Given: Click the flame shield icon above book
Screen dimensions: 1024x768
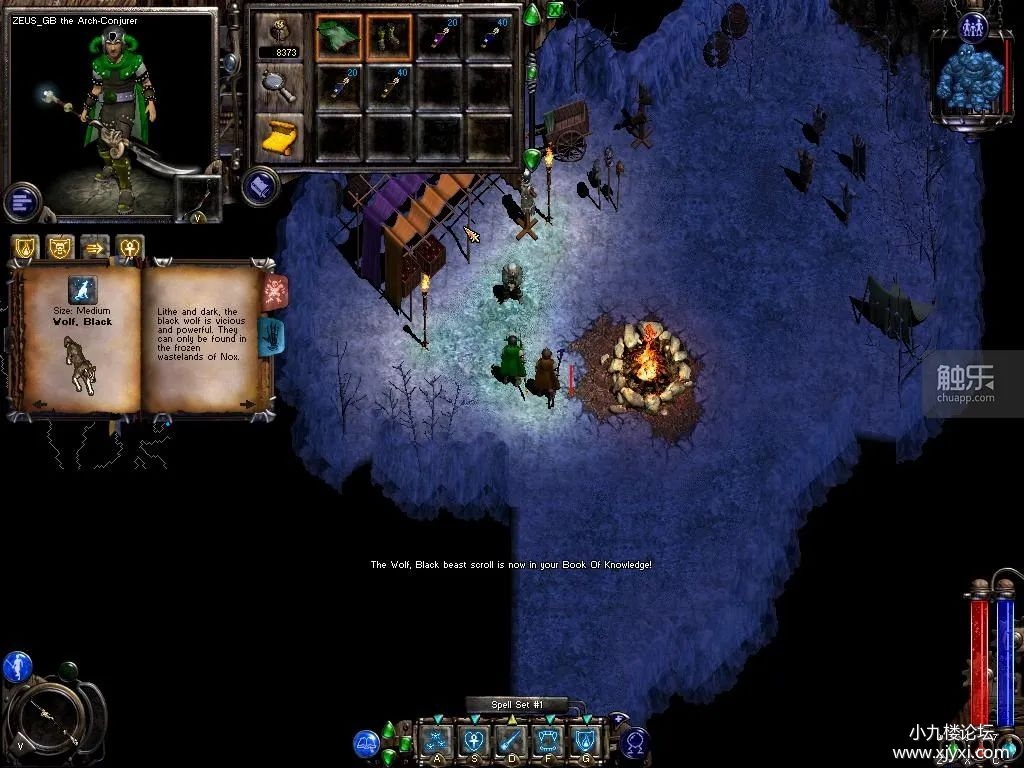Looking at the screenshot, I should point(24,247).
